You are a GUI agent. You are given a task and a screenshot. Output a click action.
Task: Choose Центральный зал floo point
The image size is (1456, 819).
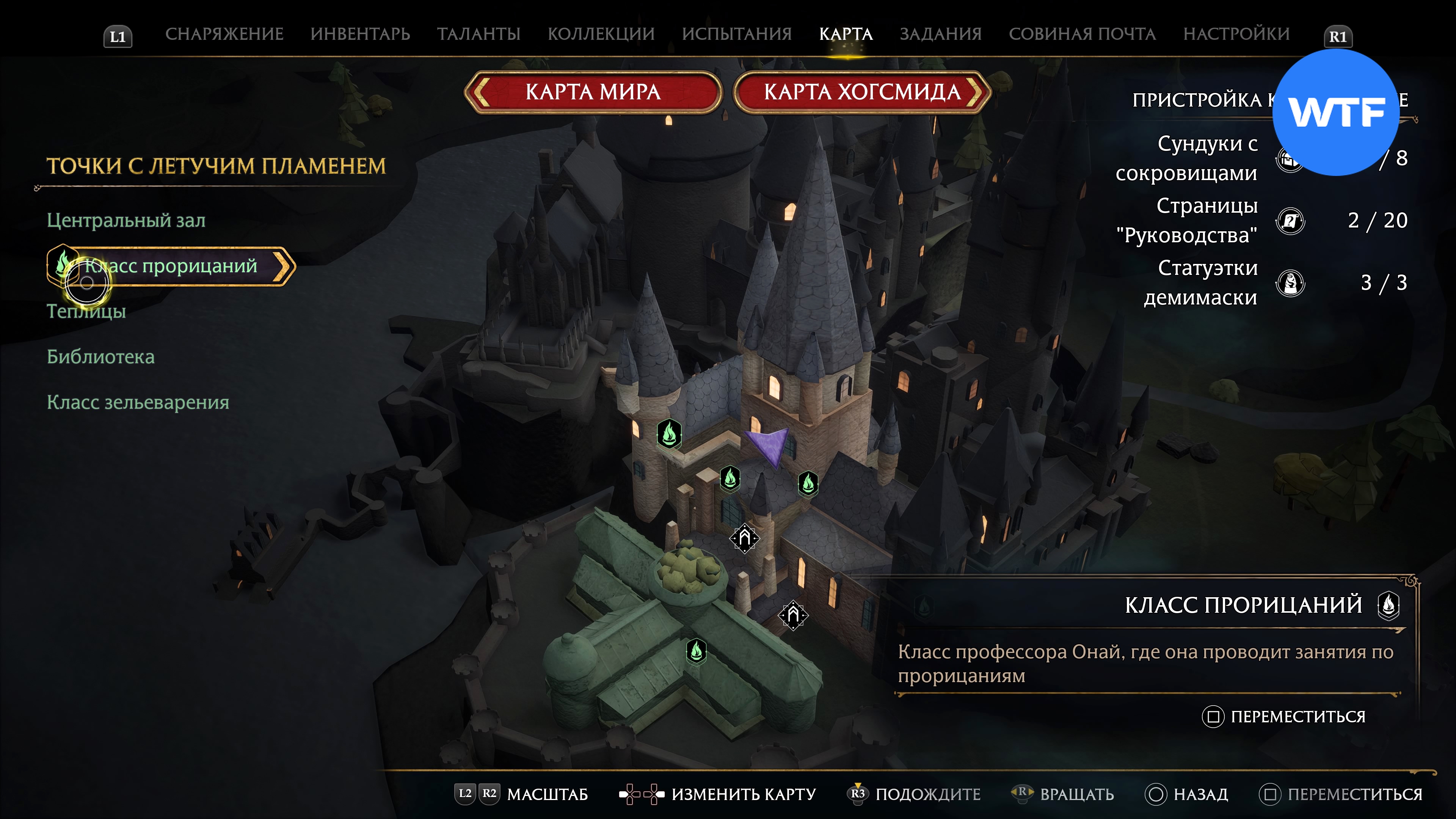pos(126,220)
